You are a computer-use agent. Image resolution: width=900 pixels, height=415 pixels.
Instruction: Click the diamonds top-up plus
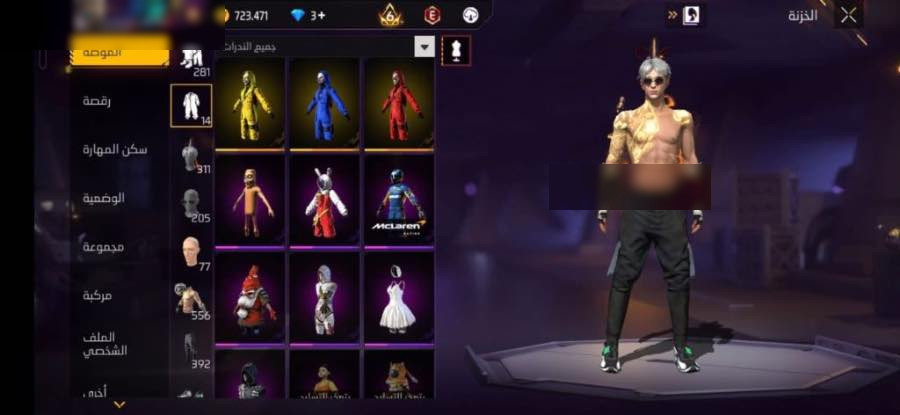coord(318,15)
